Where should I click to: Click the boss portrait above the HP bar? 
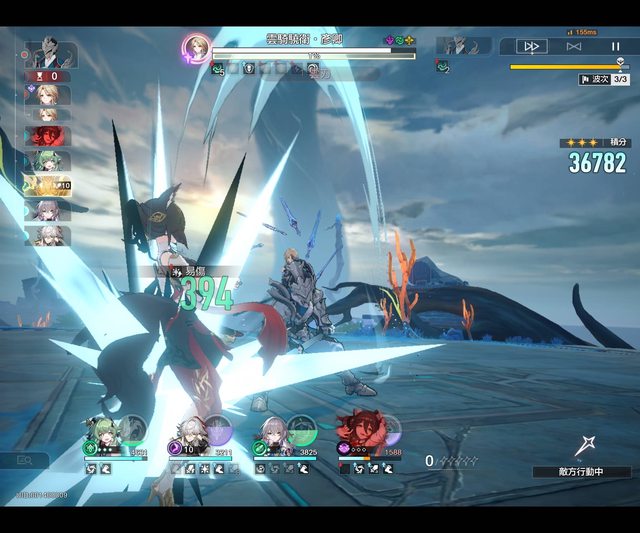coord(196,47)
